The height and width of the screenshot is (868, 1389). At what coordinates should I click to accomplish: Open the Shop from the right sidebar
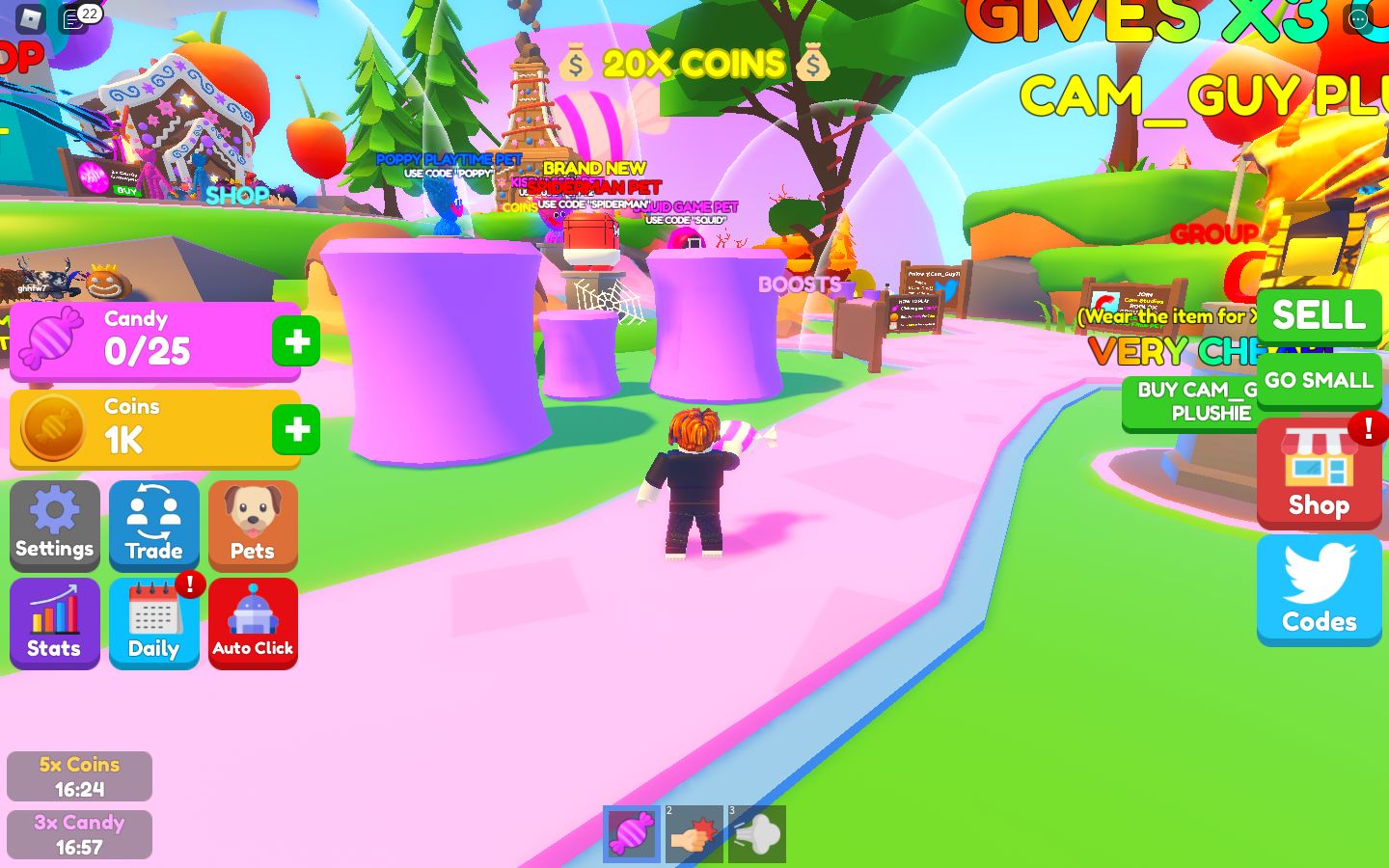(1319, 473)
